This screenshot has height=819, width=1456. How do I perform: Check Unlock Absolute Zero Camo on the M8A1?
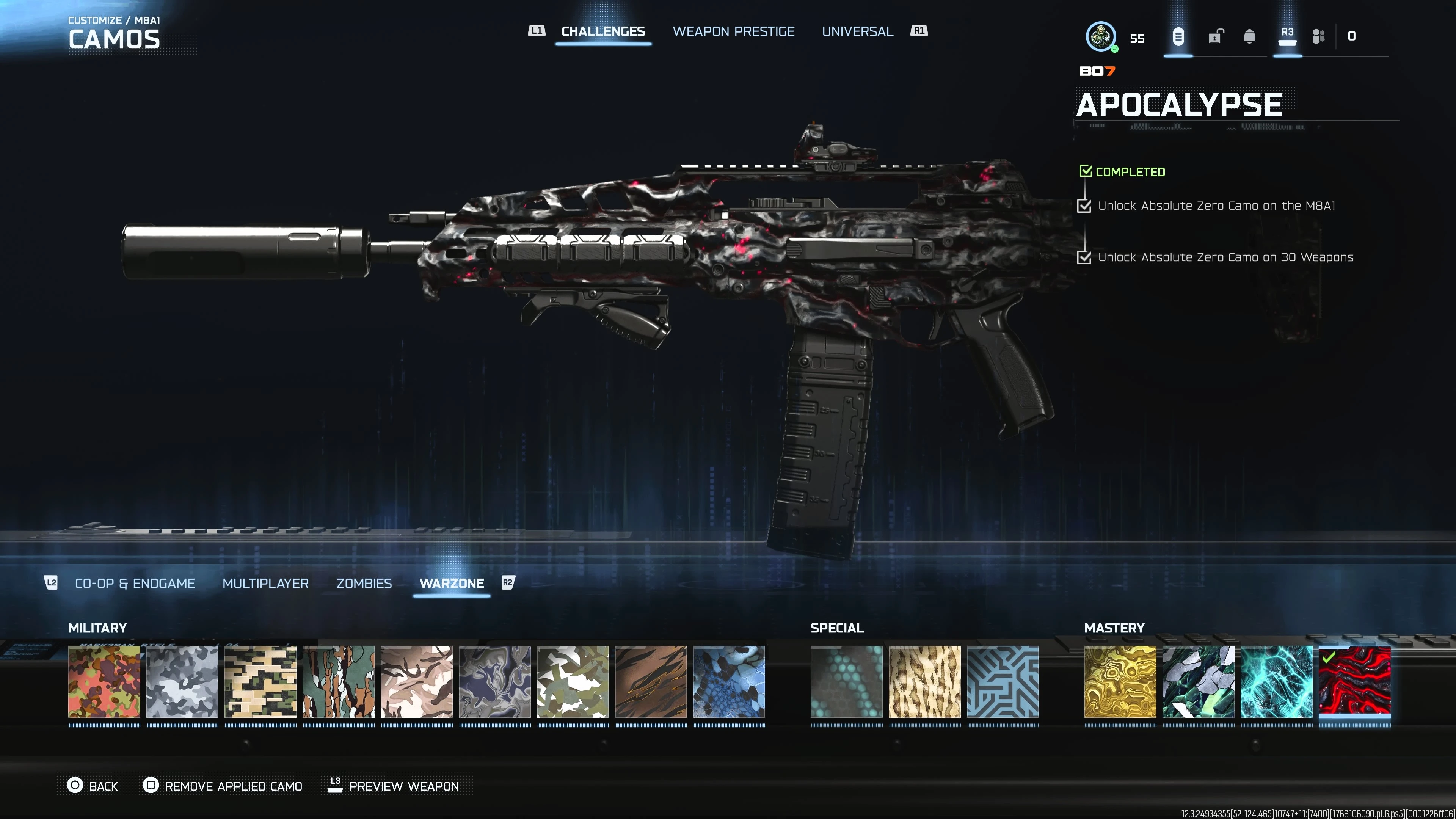coord(1085,207)
